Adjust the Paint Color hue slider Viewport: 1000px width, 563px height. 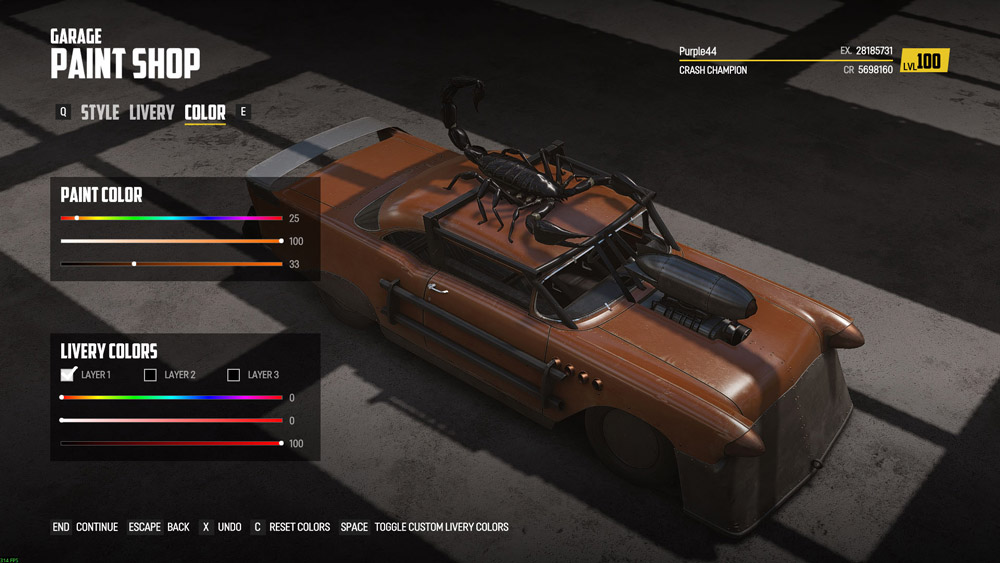coord(171,218)
